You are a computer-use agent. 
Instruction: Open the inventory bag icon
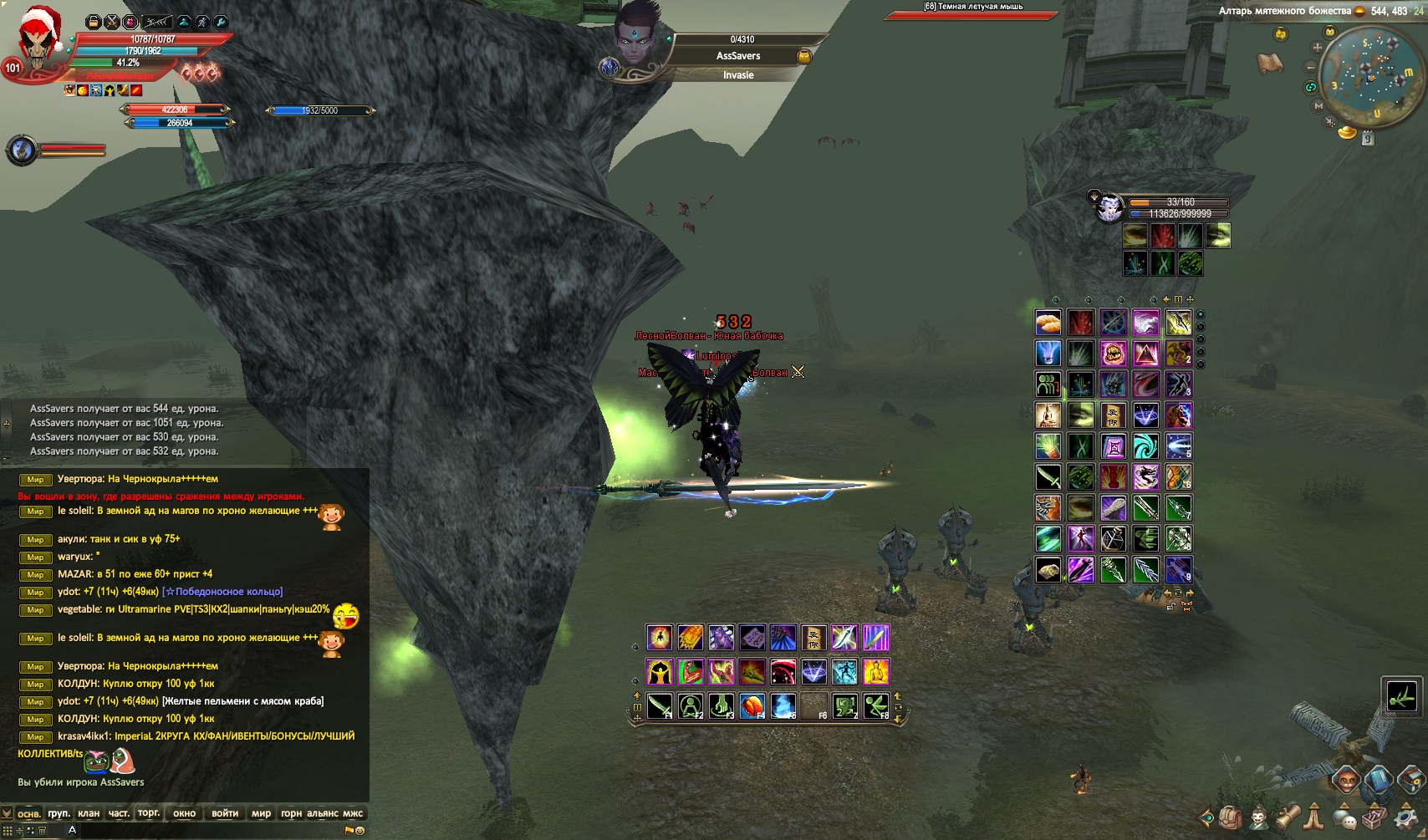click(x=1230, y=817)
